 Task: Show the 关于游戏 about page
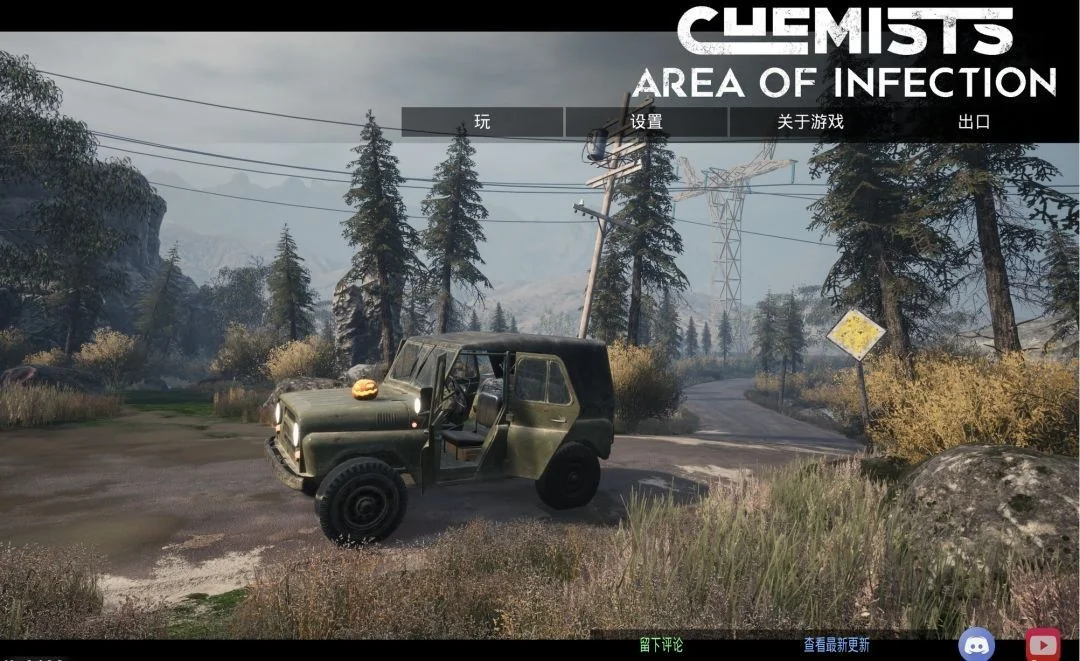pos(810,122)
